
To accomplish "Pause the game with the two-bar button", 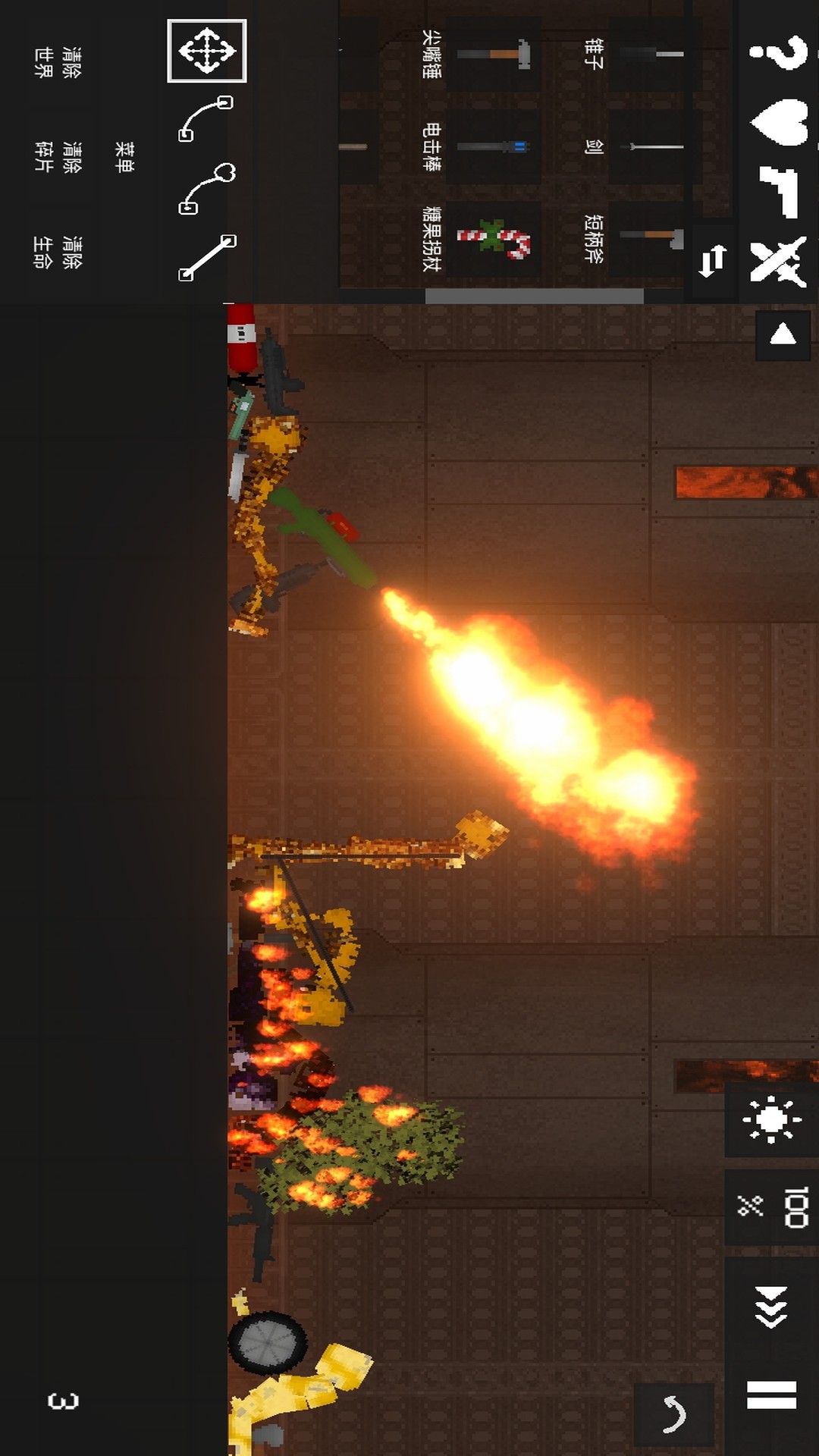I will click(771, 1394).
